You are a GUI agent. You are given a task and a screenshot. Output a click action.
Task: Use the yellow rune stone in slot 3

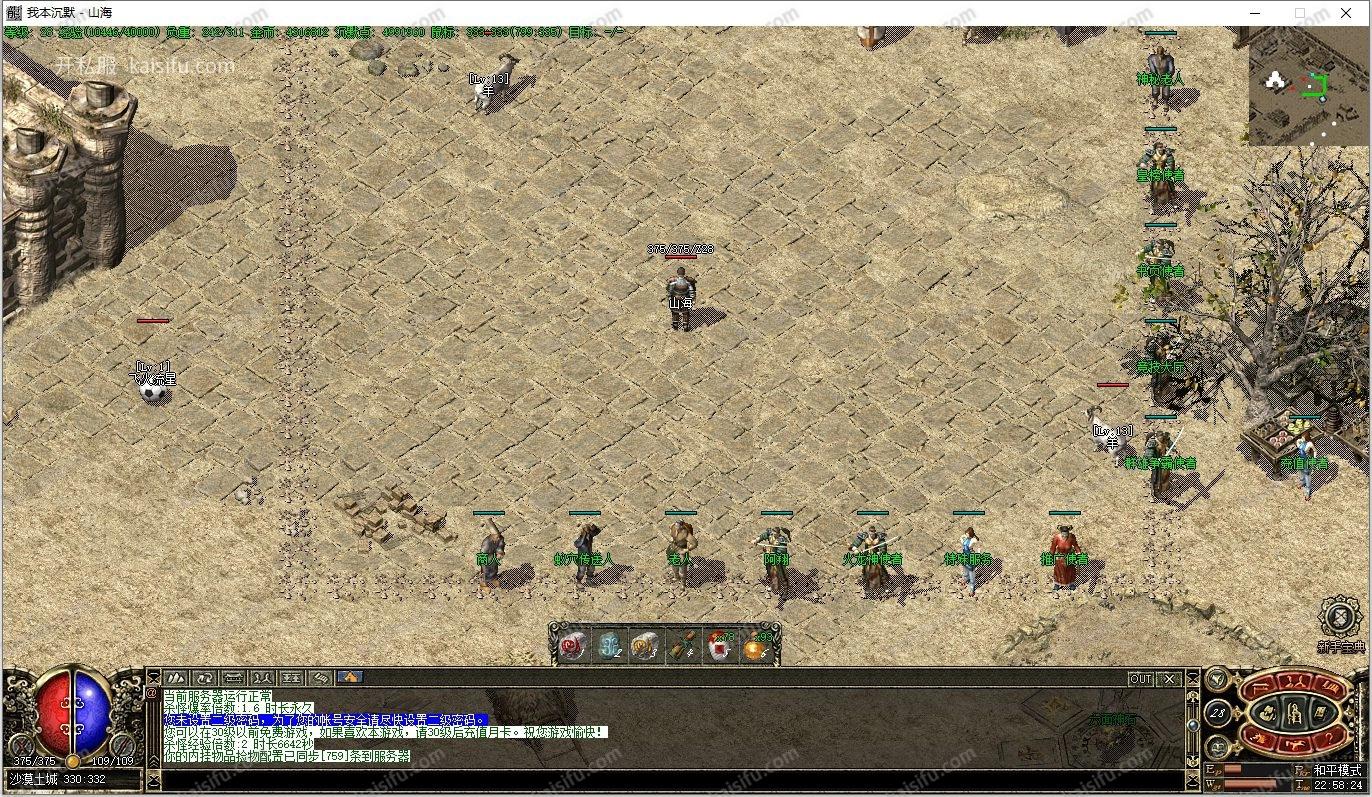point(645,646)
